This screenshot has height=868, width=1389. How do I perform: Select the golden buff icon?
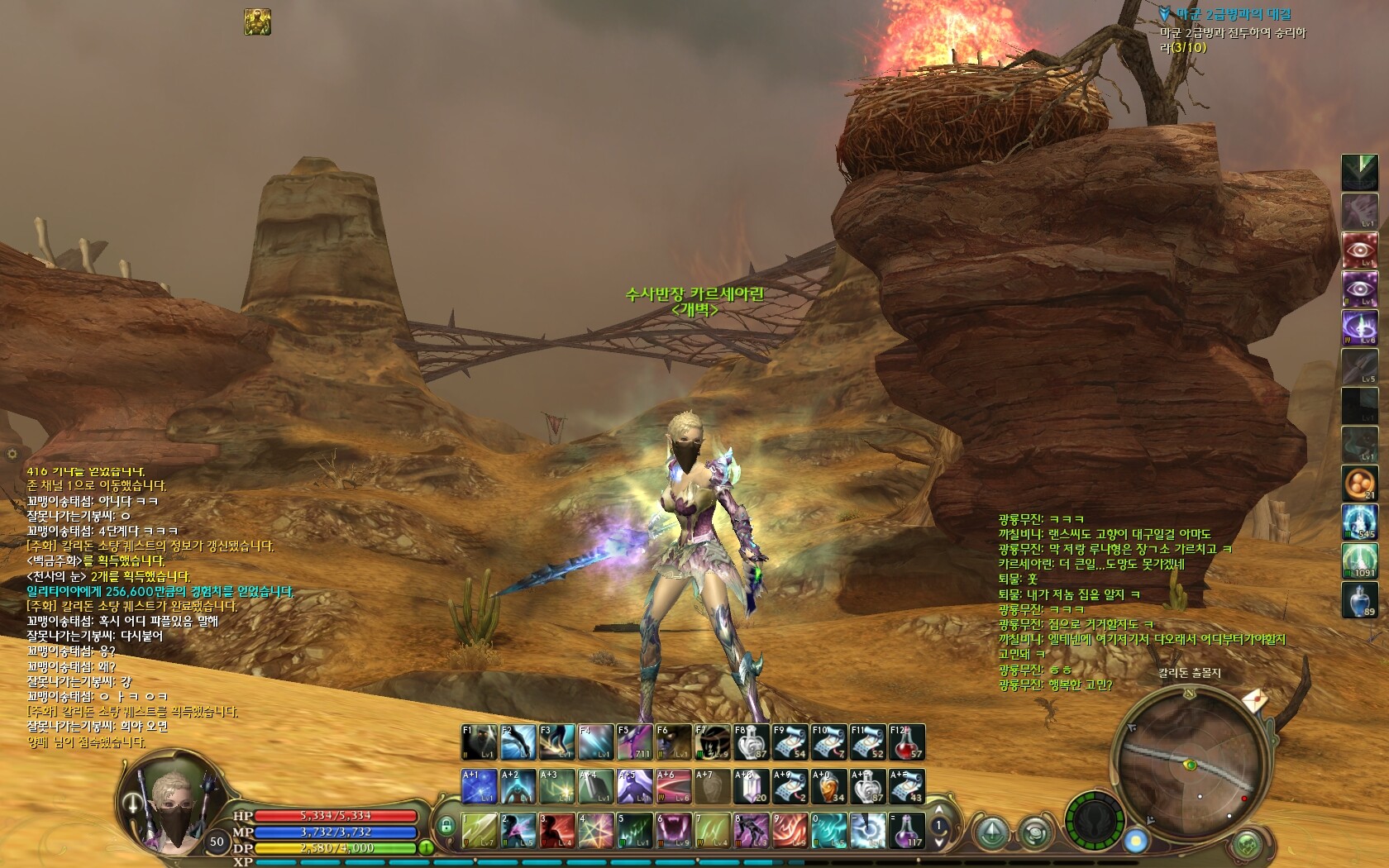(257, 22)
